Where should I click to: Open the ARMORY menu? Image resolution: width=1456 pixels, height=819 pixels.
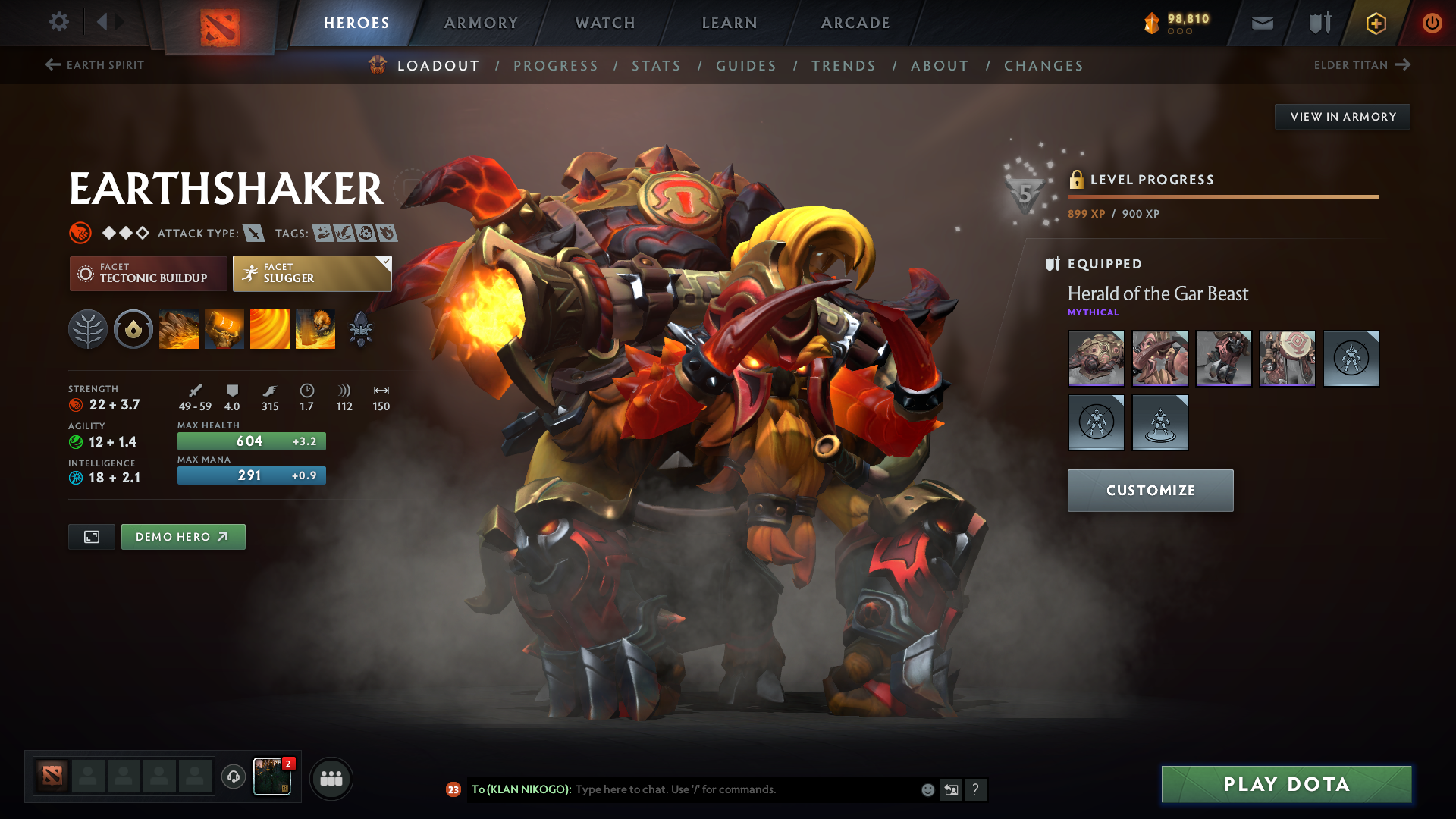point(481,23)
